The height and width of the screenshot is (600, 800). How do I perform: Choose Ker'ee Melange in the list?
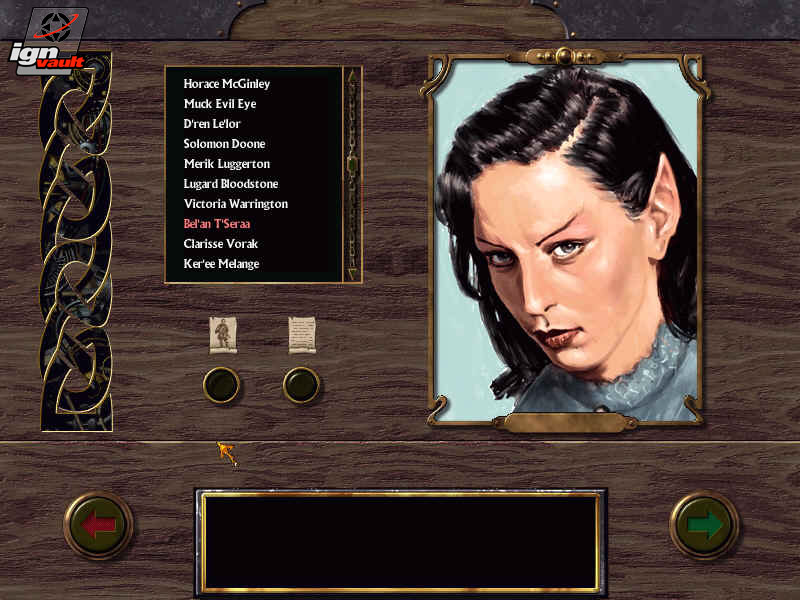[x=221, y=264]
